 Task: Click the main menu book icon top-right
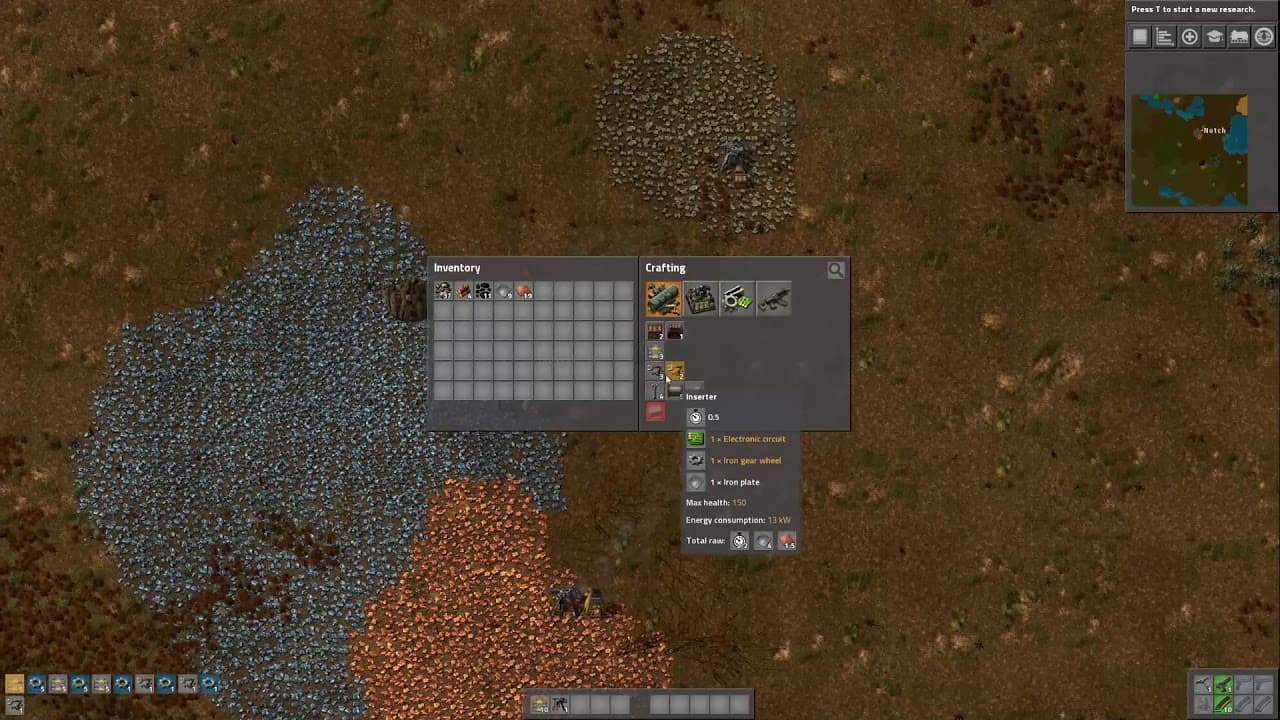click(1140, 36)
